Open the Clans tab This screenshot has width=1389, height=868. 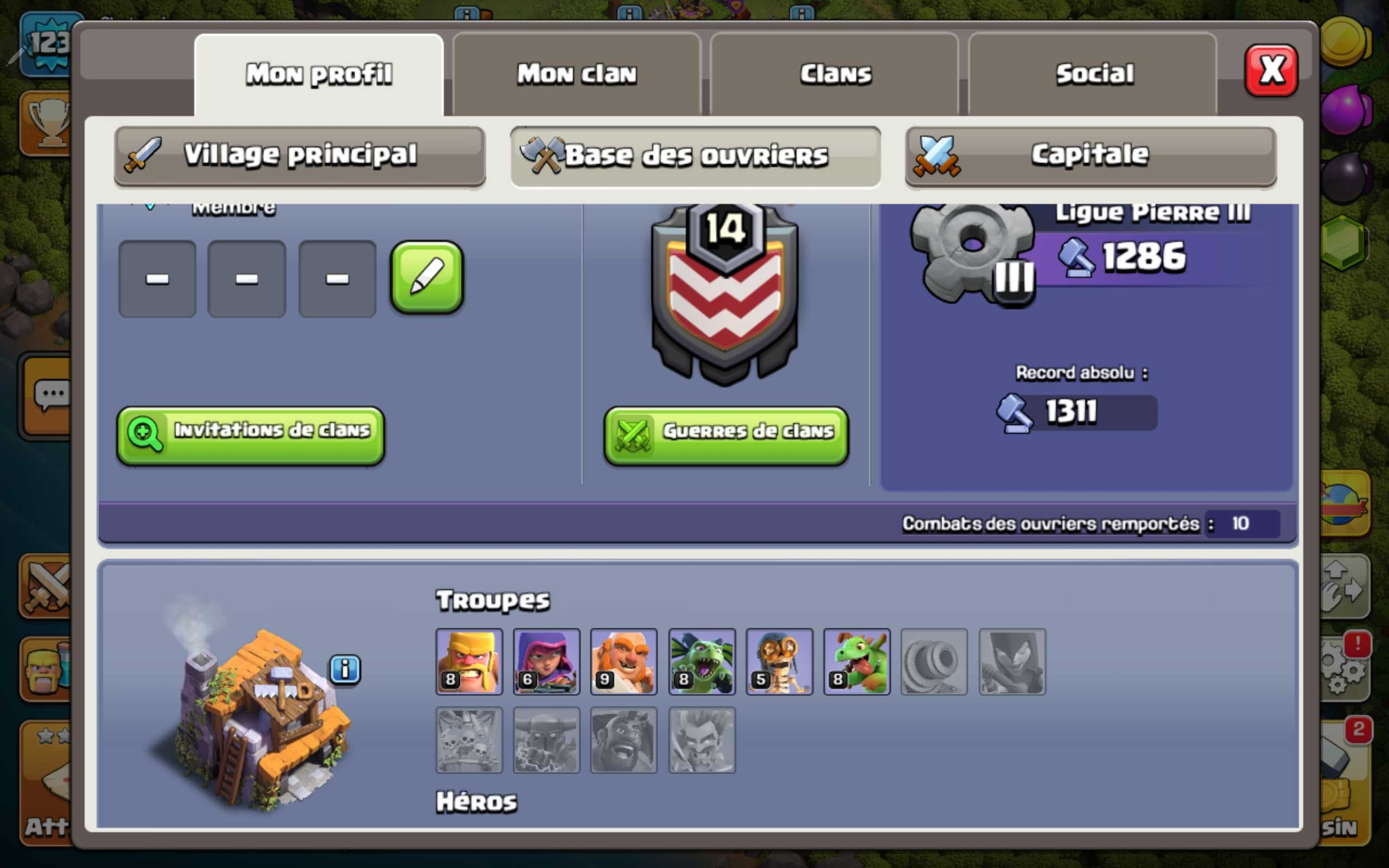click(x=835, y=74)
